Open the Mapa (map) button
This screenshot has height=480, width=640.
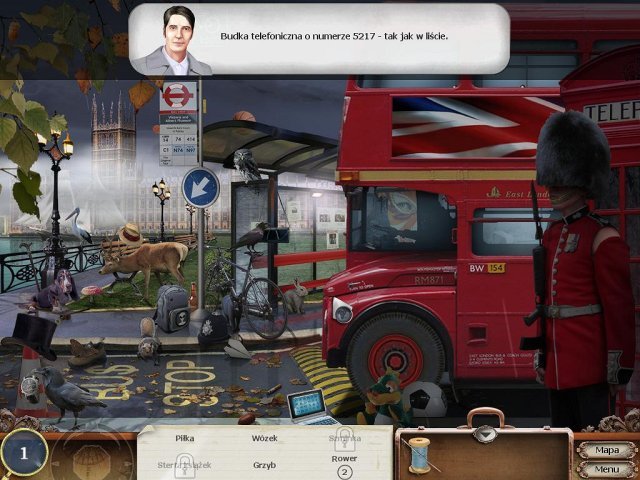coord(606,450)
